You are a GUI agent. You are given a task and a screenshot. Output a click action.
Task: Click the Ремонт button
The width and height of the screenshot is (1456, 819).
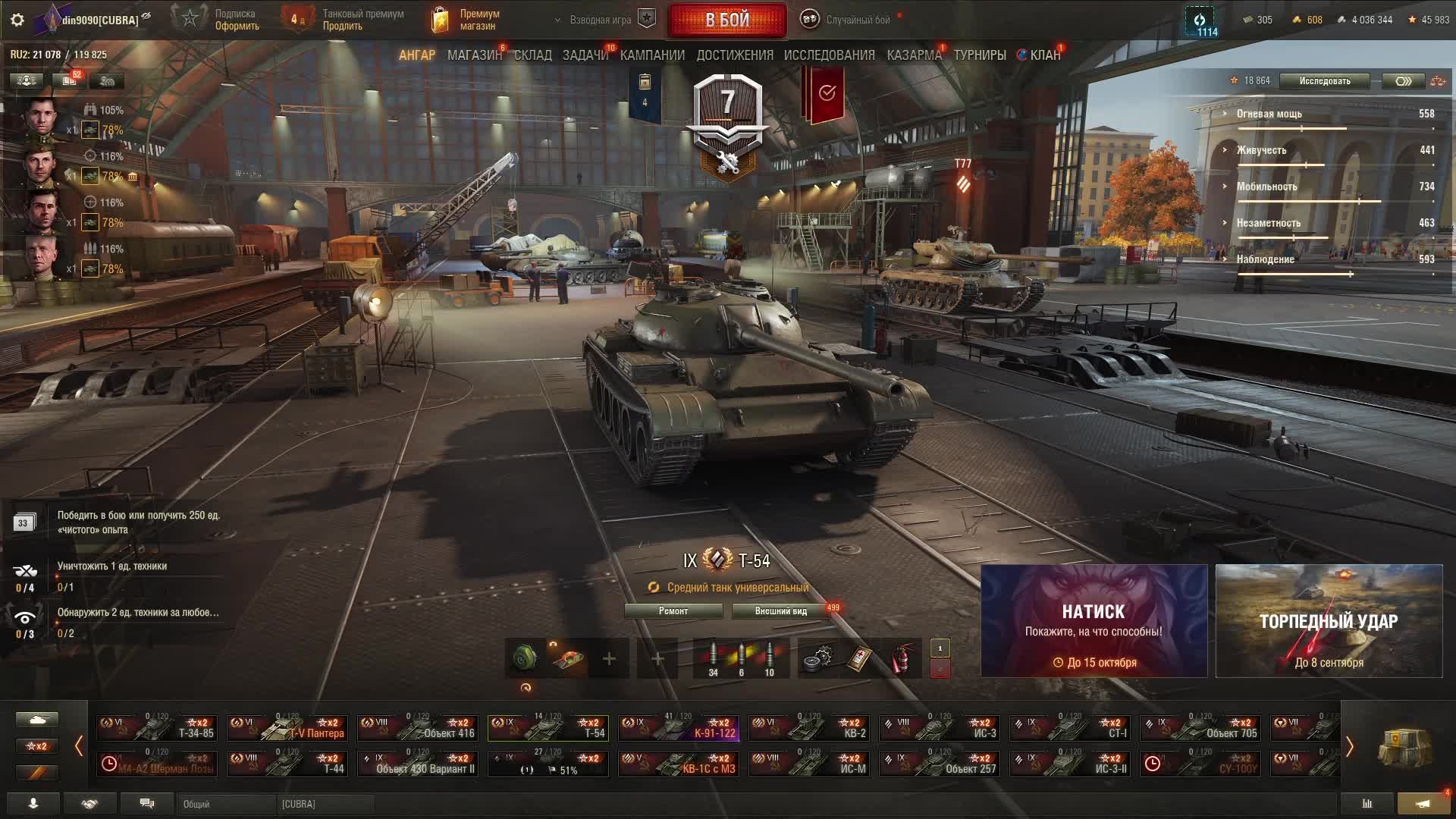point(673,611)
